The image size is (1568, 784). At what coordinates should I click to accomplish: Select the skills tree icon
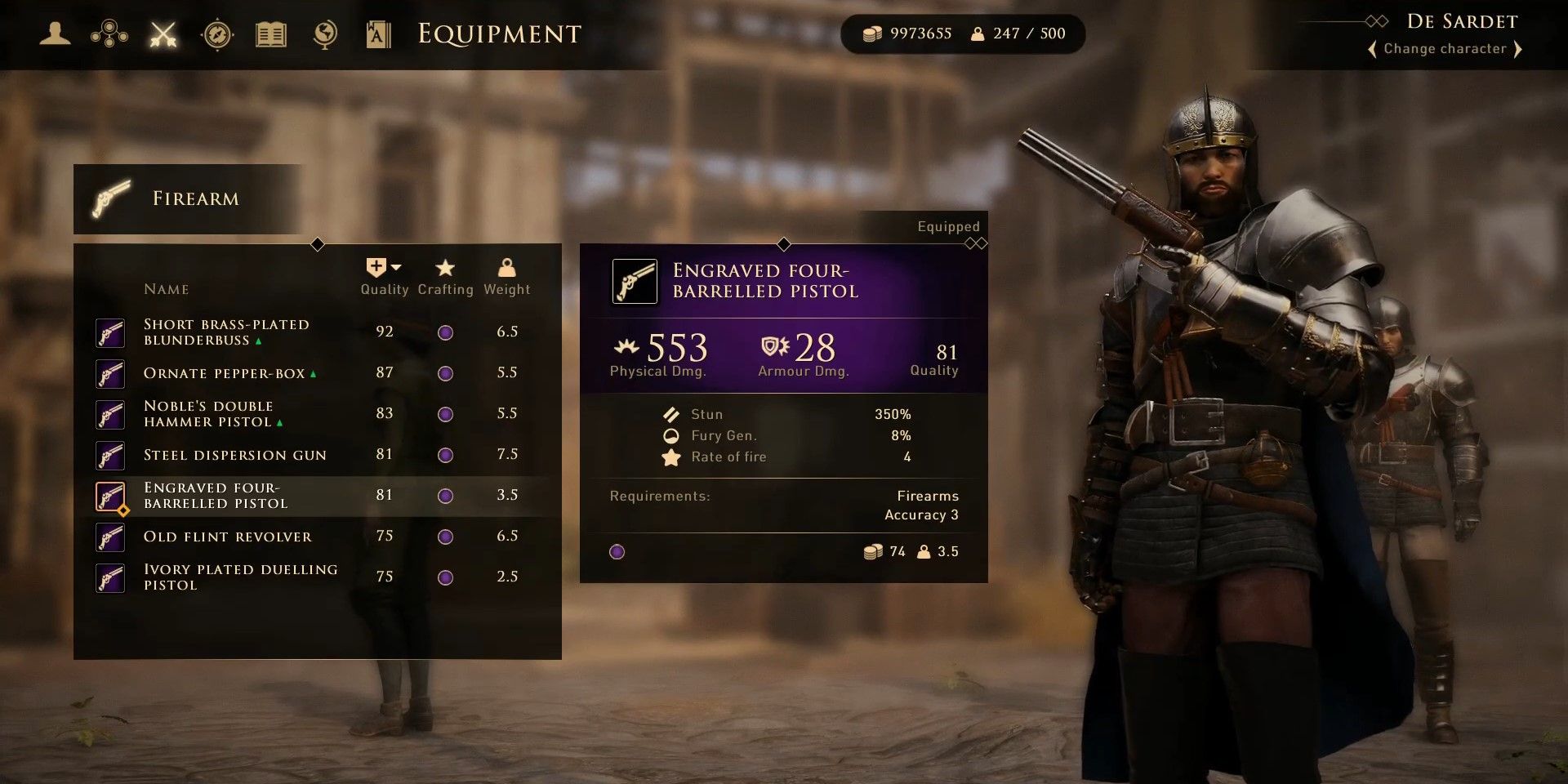[x=110, y=34]
